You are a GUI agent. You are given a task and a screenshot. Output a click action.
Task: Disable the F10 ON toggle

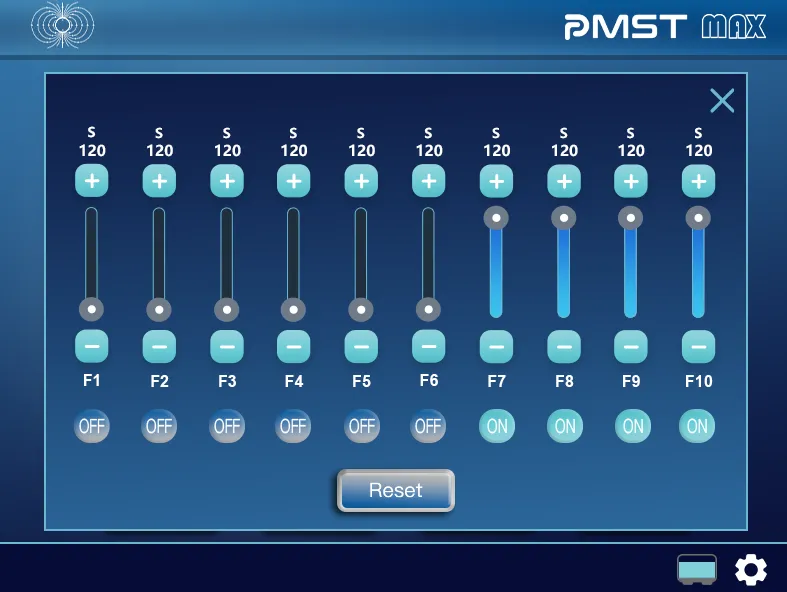pos(697,426)
